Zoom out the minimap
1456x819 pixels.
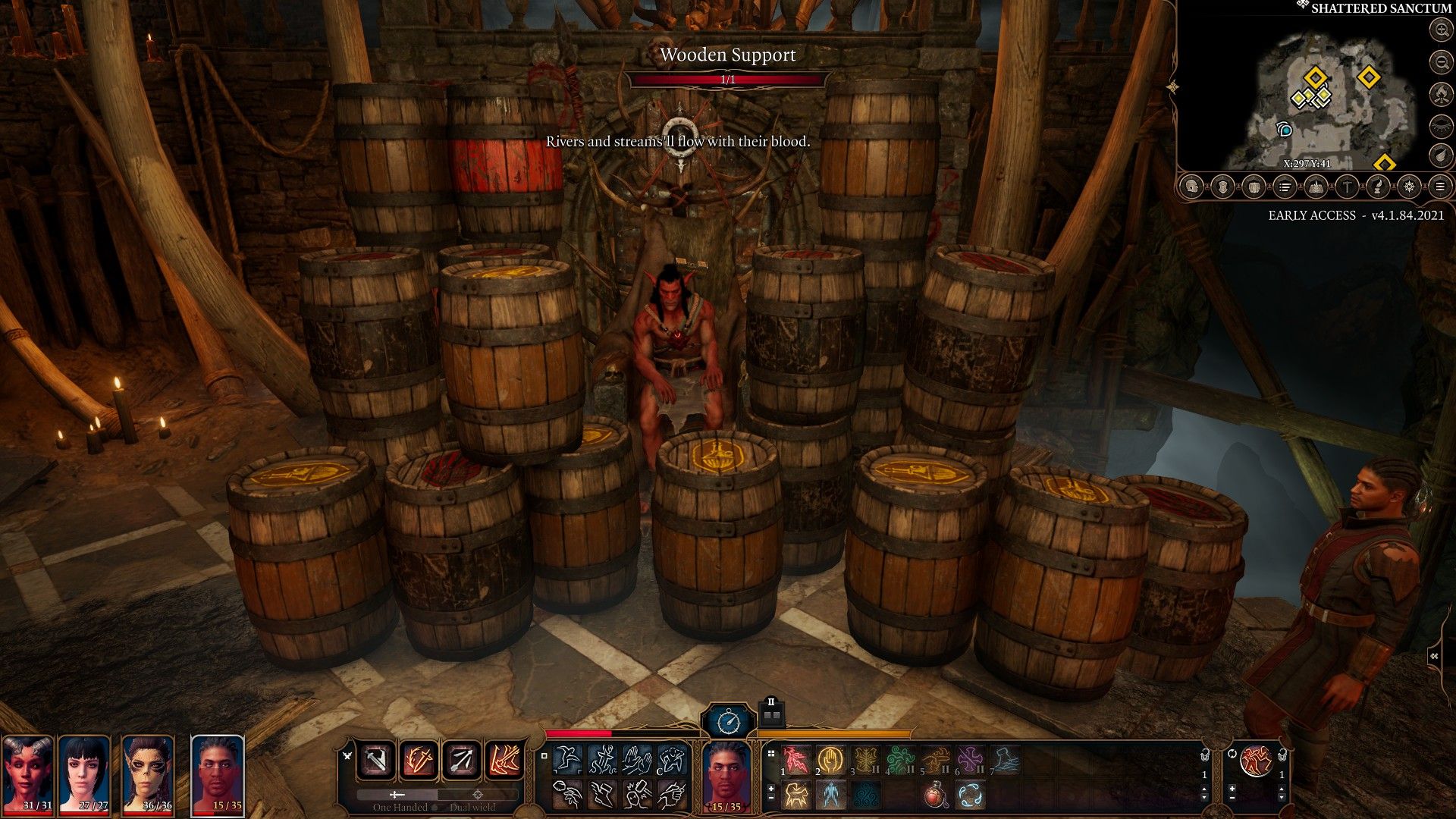tap(1440, 61)
